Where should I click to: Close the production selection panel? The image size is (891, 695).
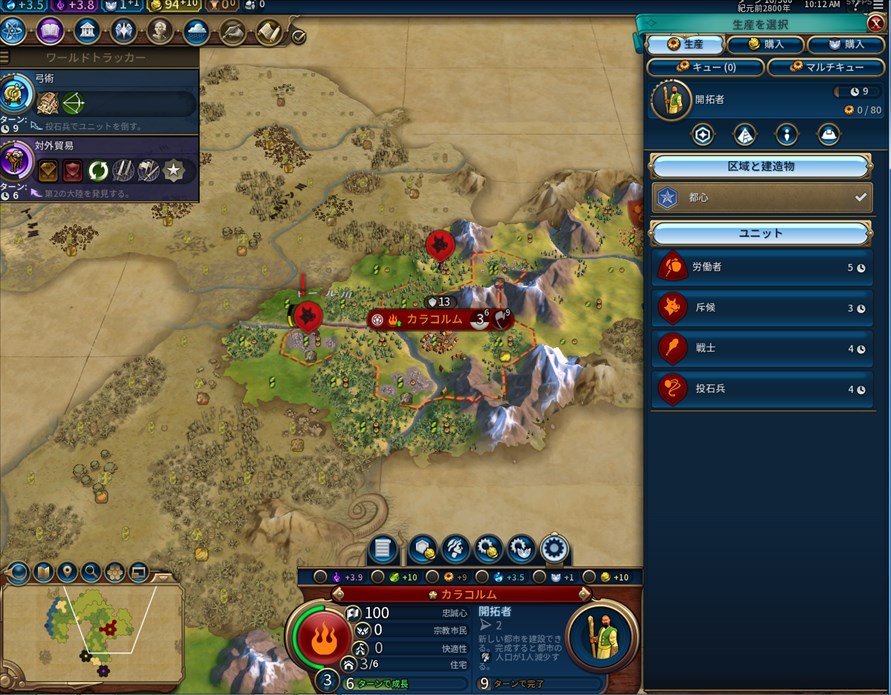point(875,23)
